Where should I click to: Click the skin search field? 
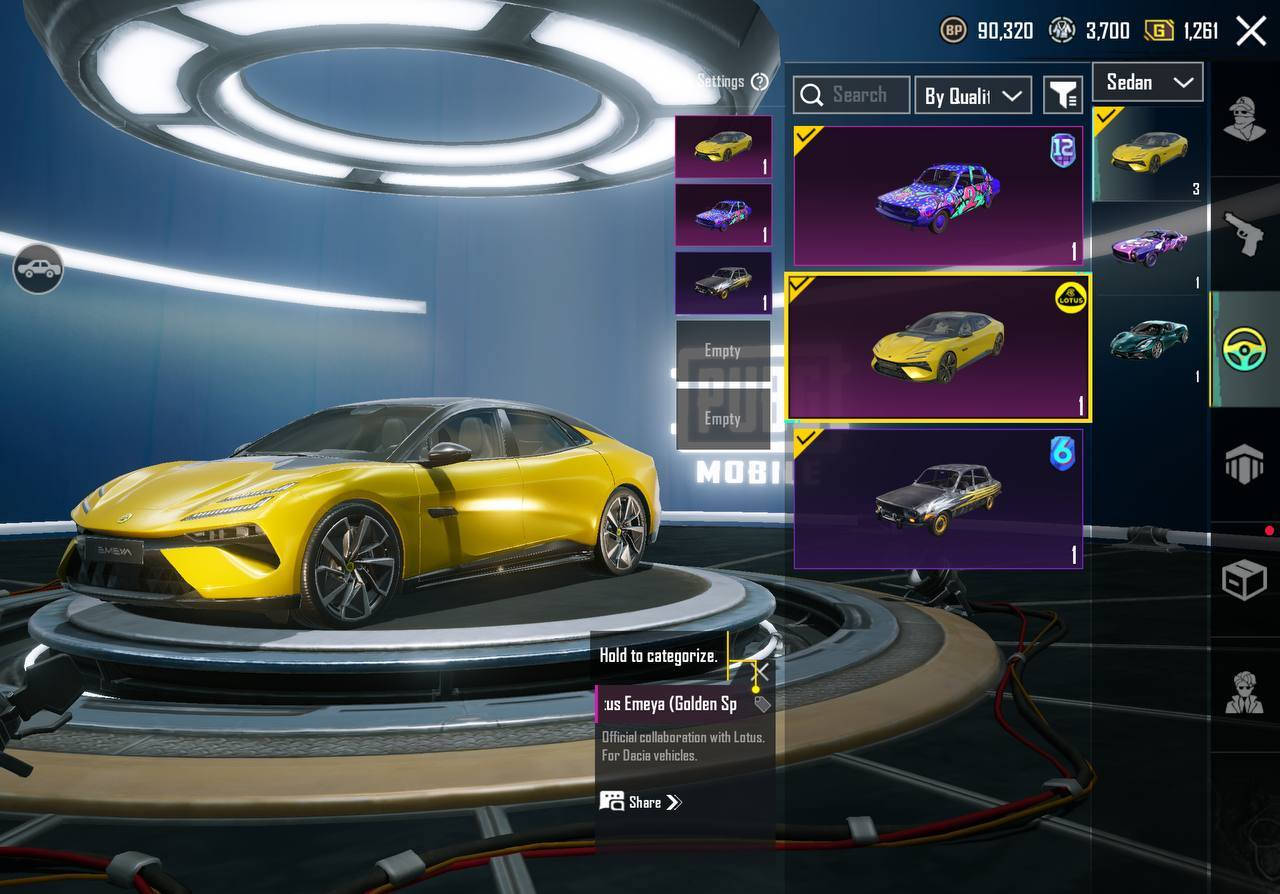851,95
